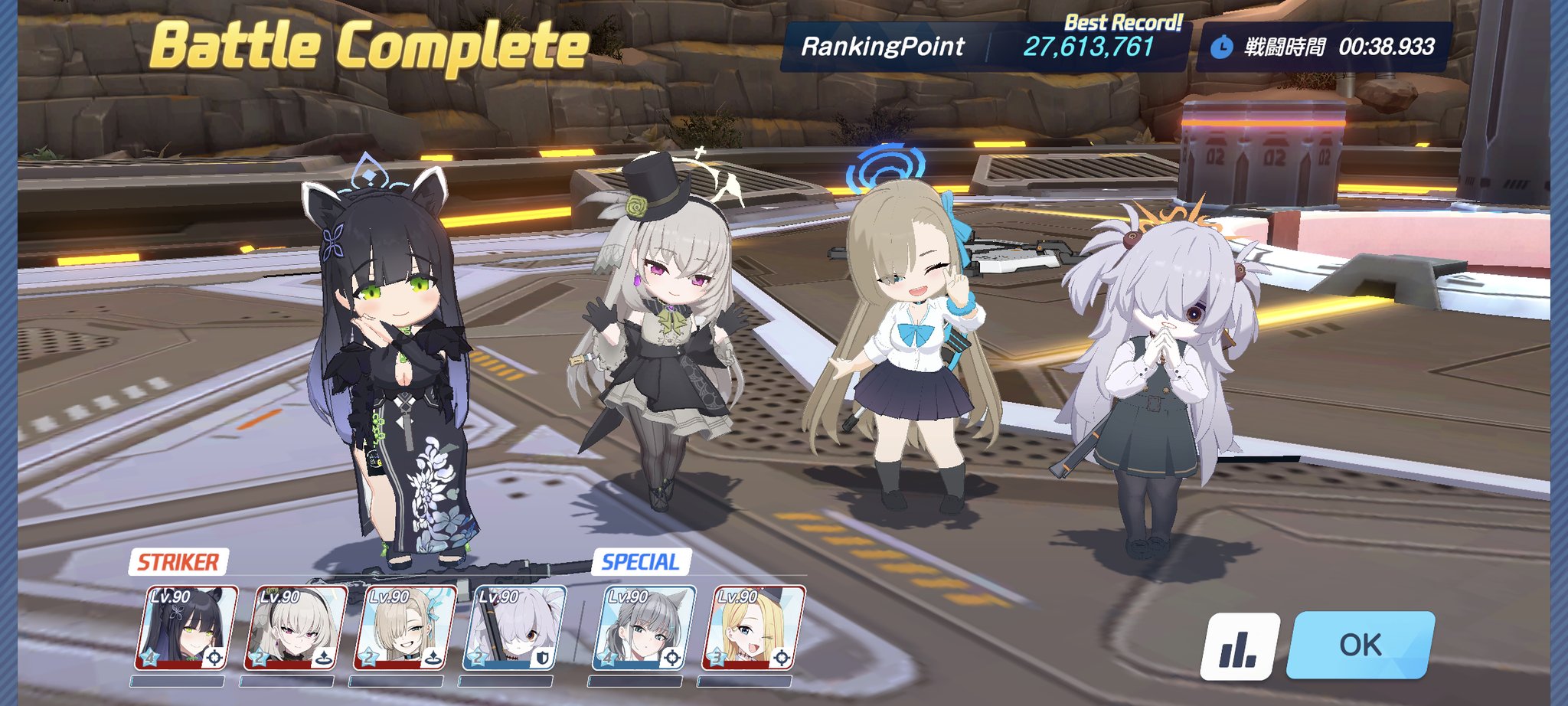Choose the top-hat gray-haired striker portrait
This screenshot has width=1568, height=706.
296,628
